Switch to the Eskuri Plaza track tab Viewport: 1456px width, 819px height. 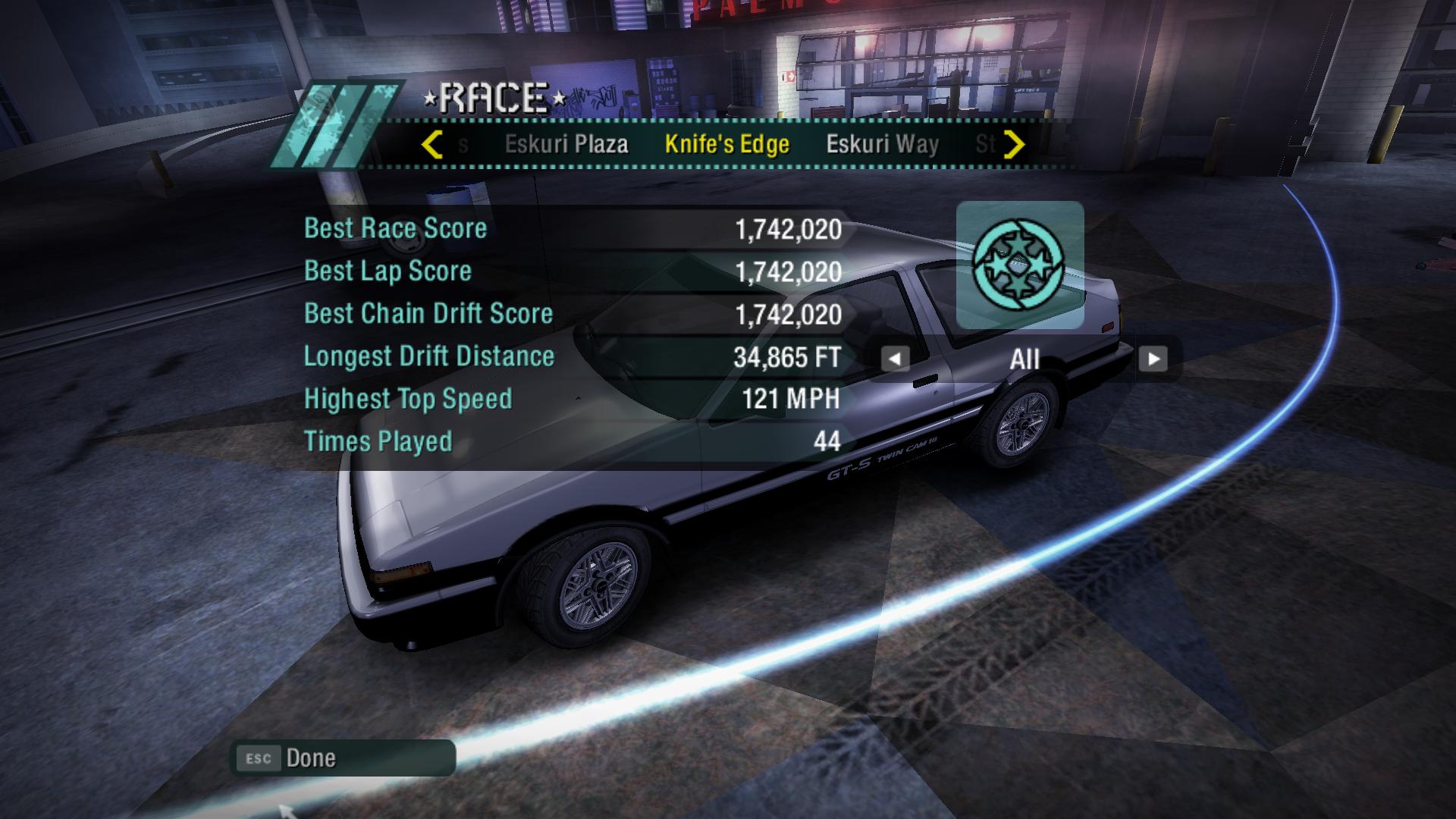pos(566,144)
